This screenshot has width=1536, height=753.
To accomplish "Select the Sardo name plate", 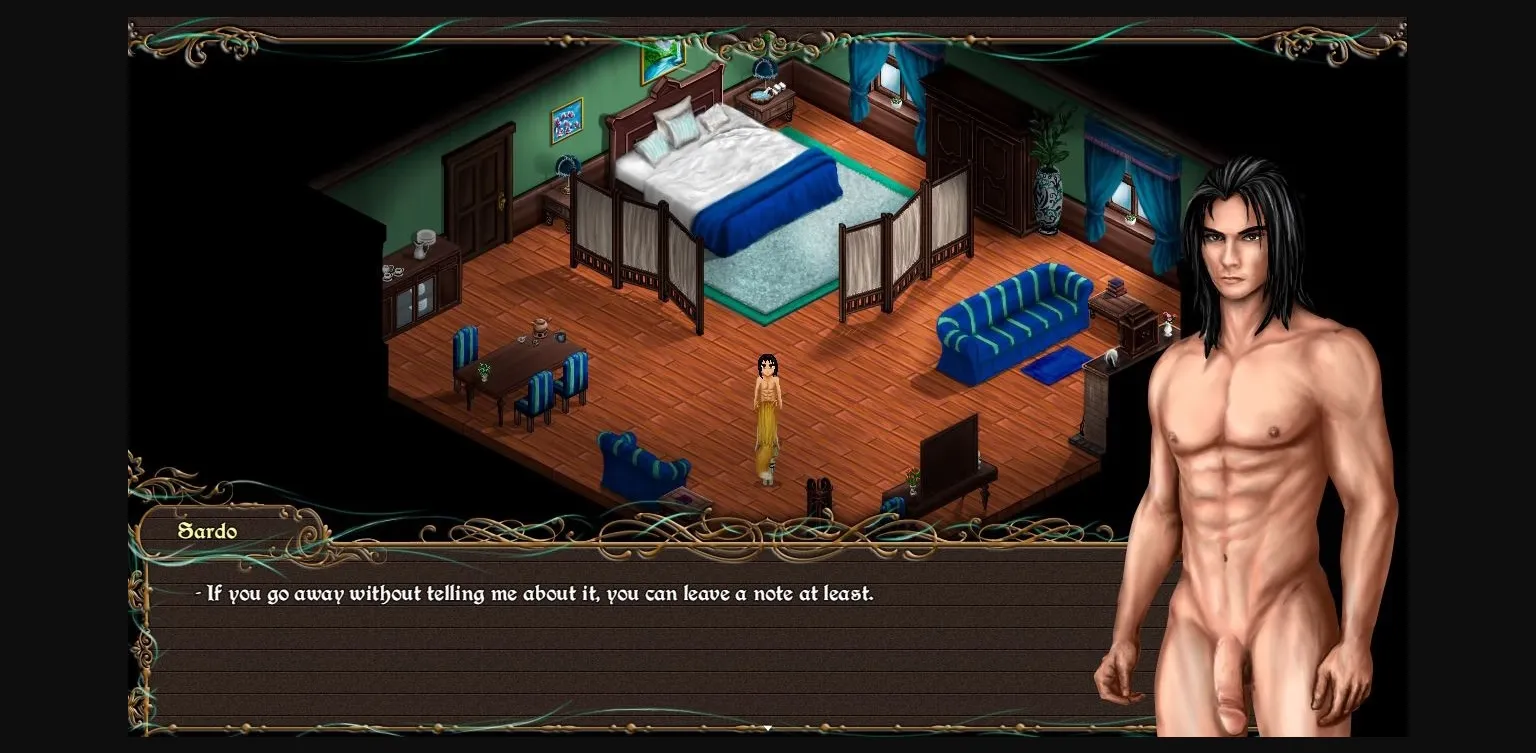I will (x=208, y=531).
